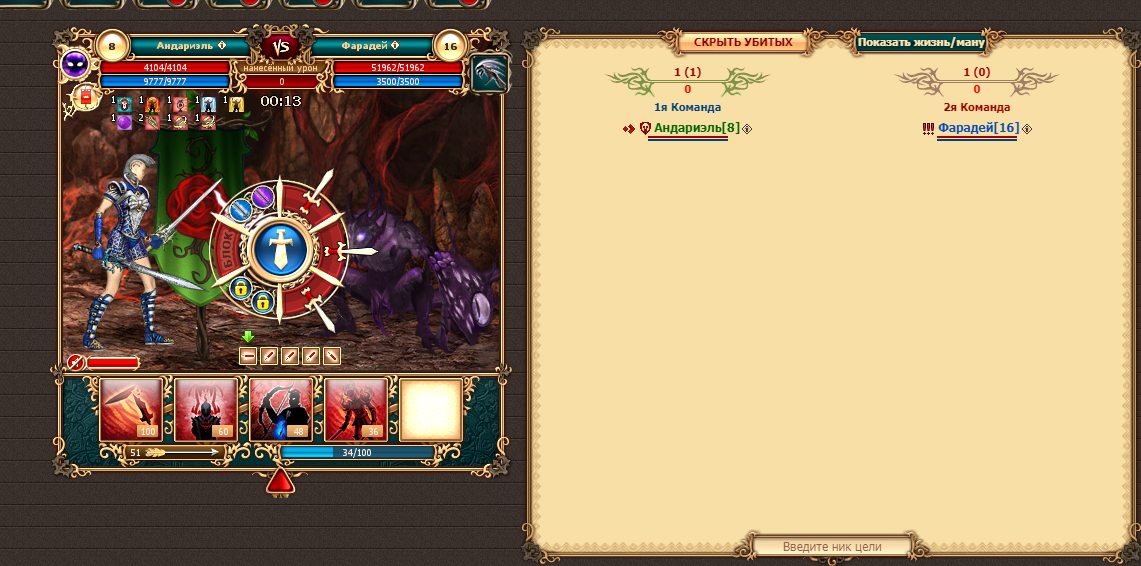Activate the red warrior skill costing 36
The image size is (1141, 566).
pos(356,409)
